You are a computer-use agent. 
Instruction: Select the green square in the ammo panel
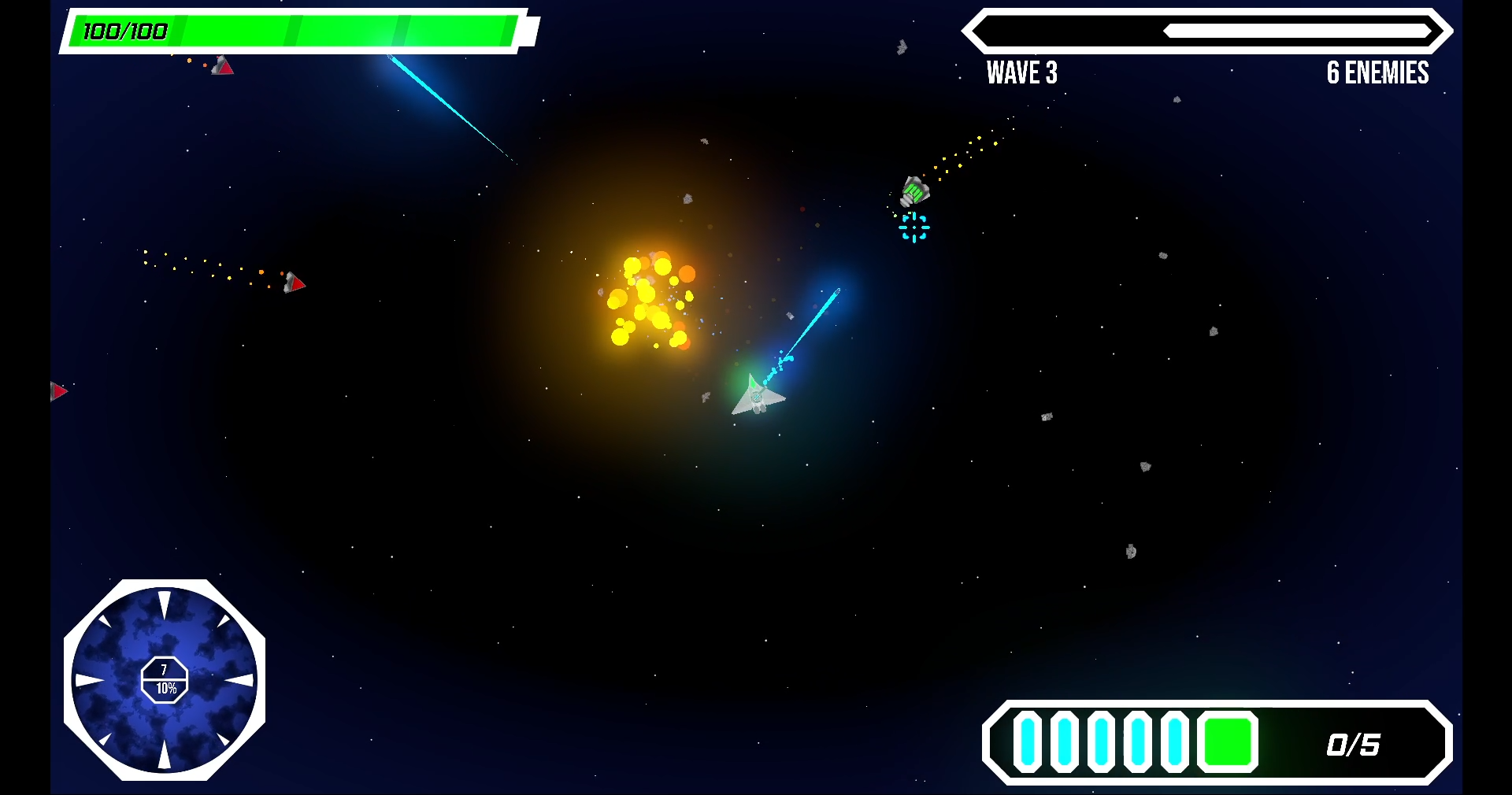[1227, 741]
